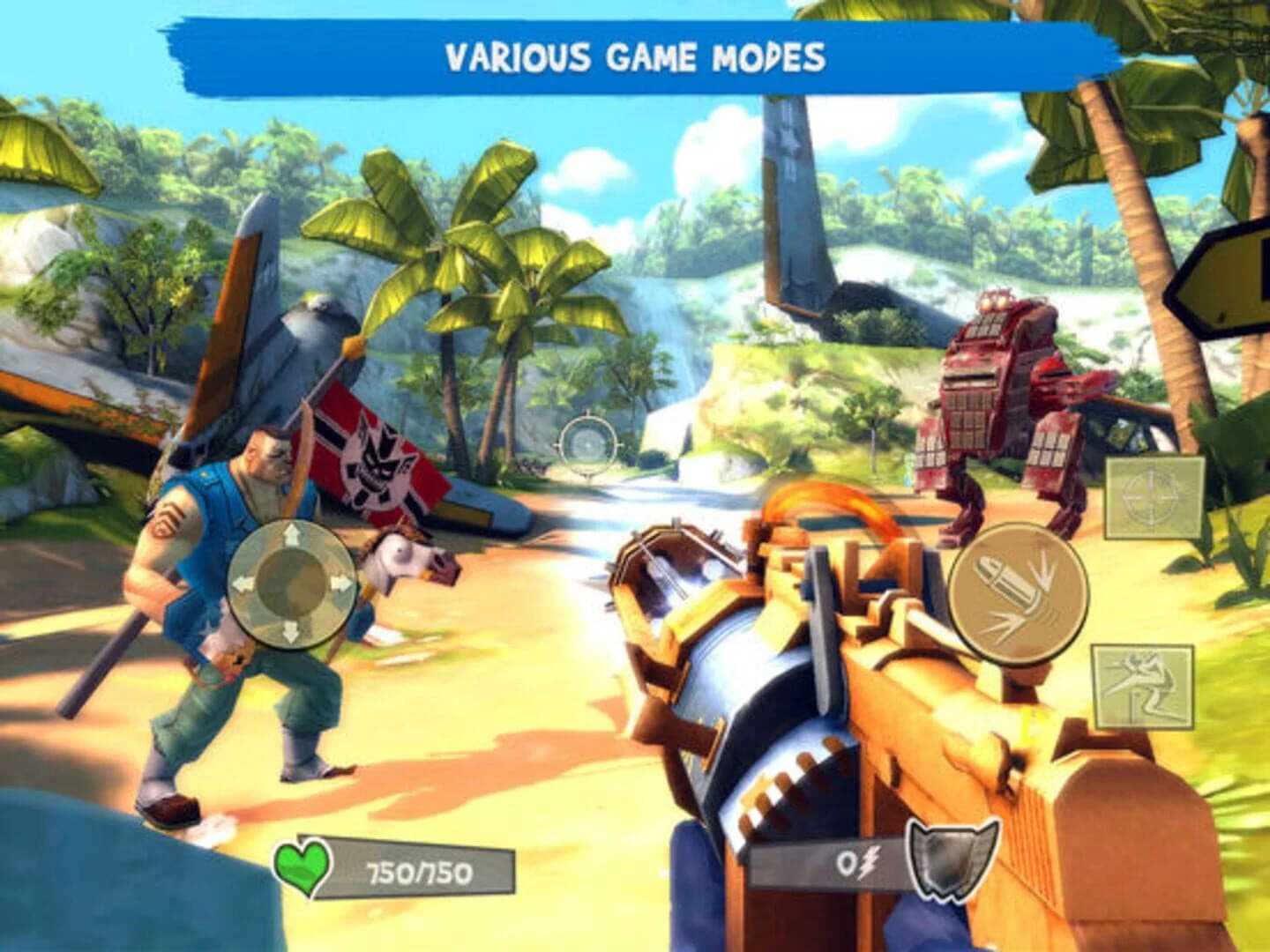Tap the right joystick directional arrow
Viewport: 1270px width, 952px height.
click(x=344, y=582)
